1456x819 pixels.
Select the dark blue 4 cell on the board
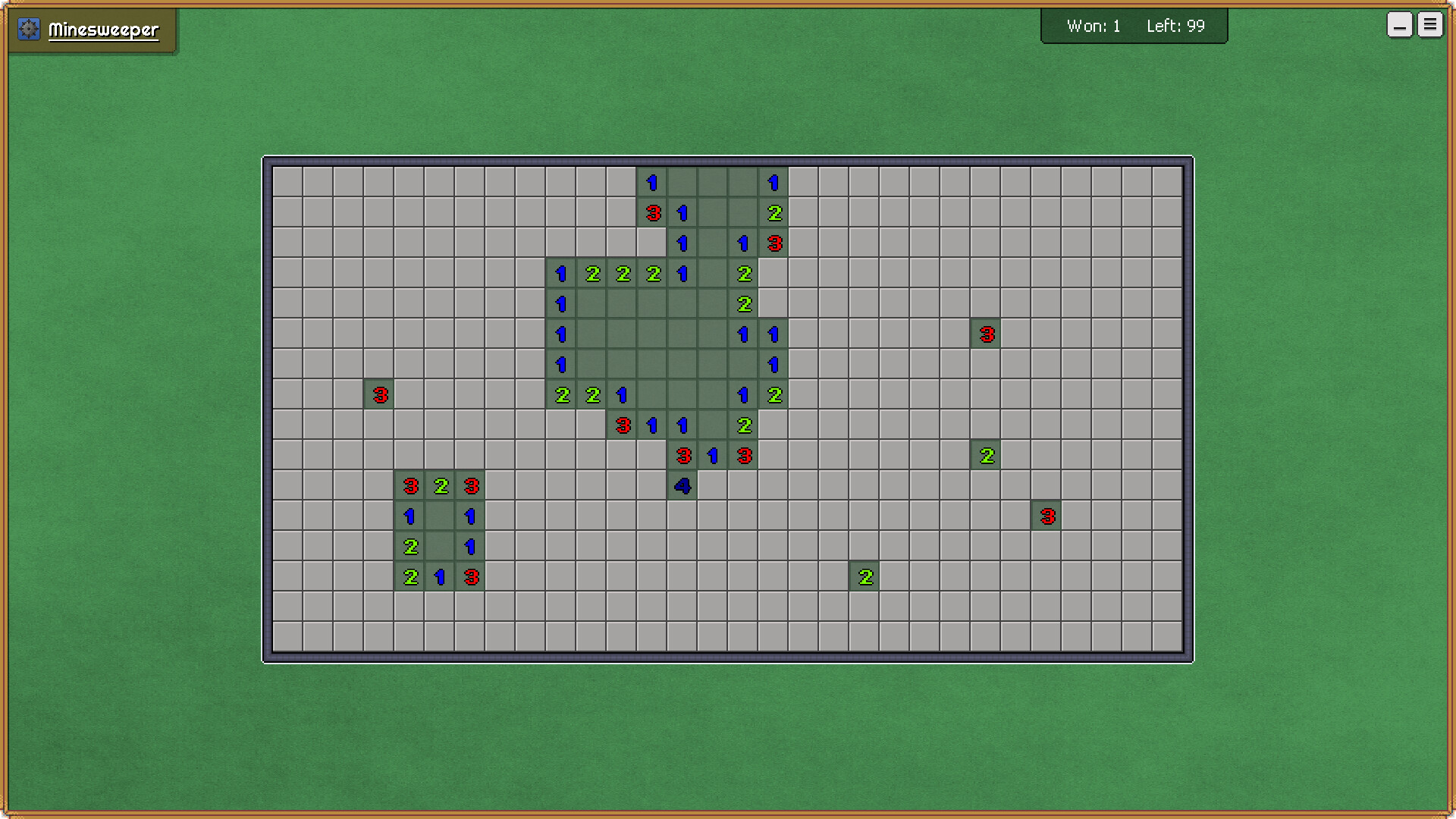[681, 485]
